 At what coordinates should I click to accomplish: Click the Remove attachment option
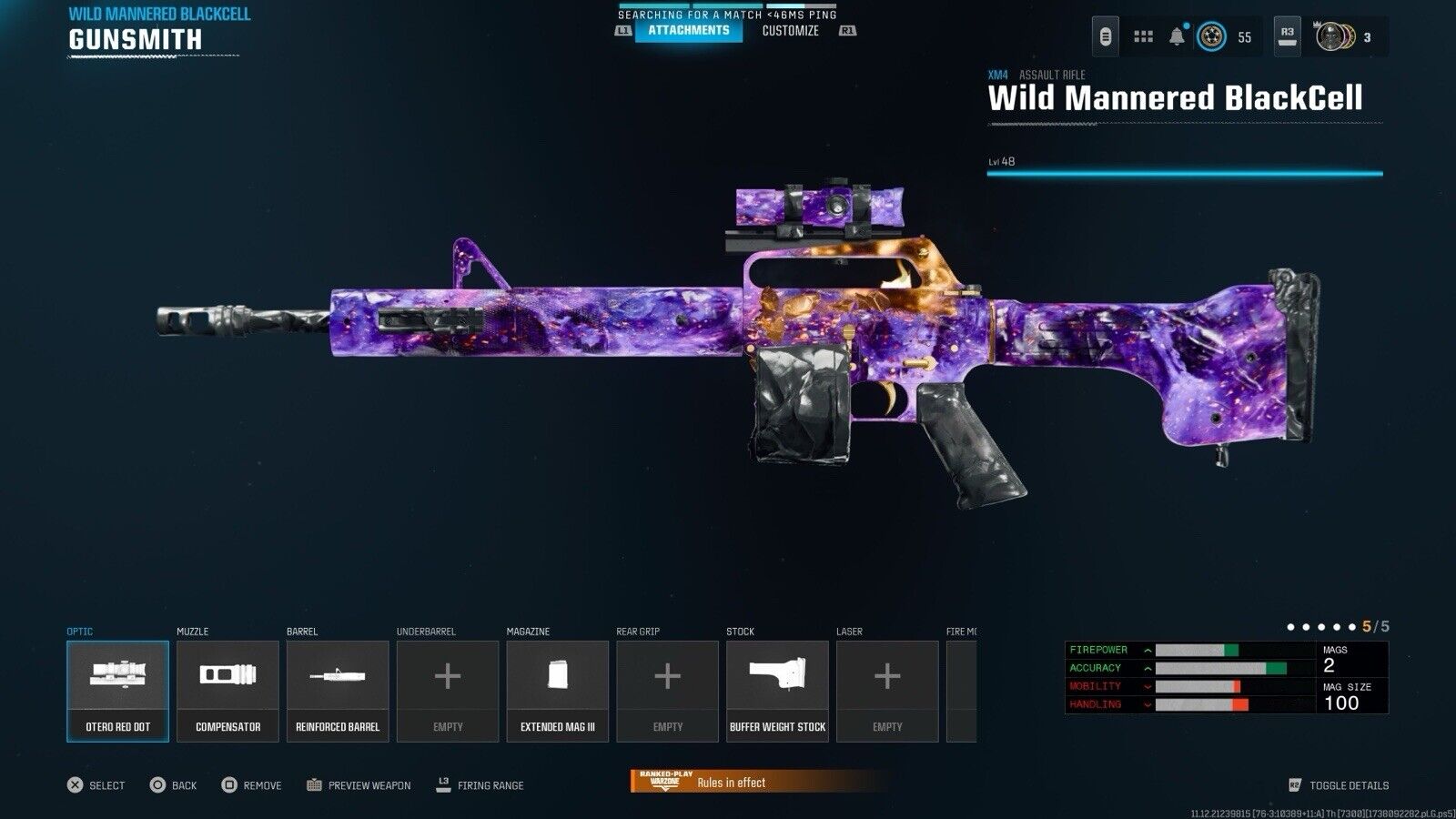[x=252, y=785]
